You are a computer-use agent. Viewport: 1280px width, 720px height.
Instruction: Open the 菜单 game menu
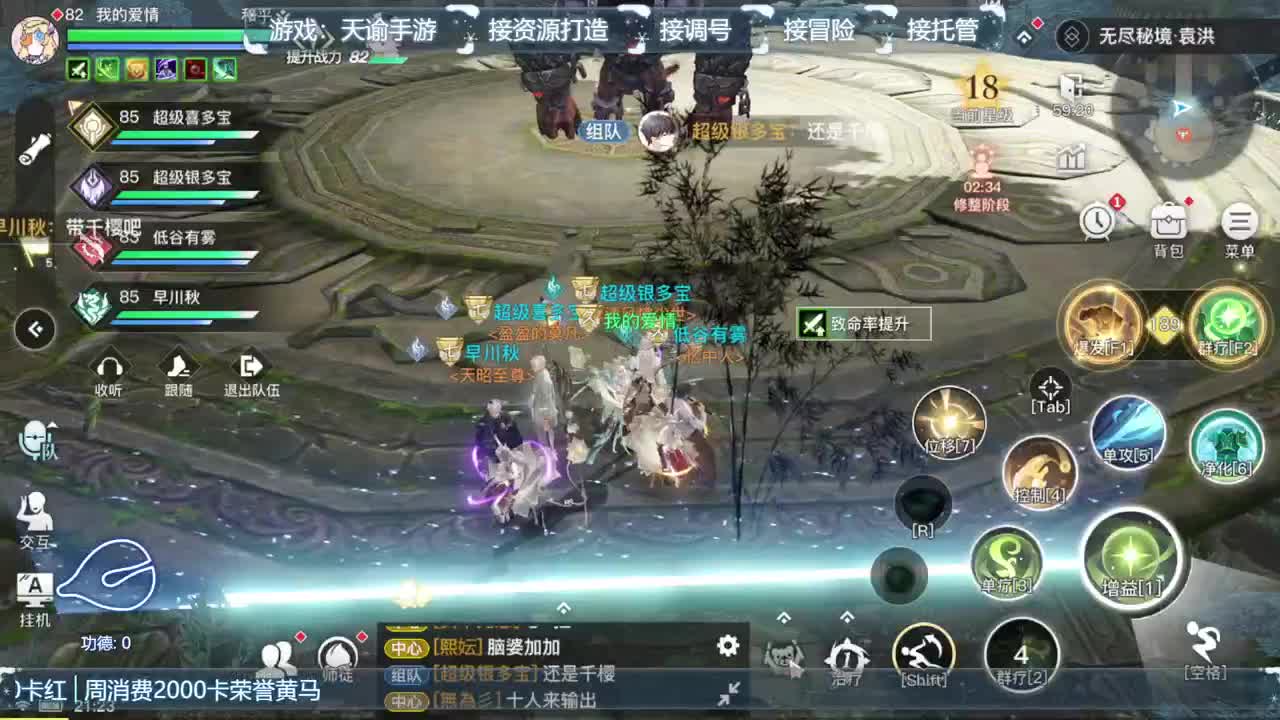coord(1238,222)
